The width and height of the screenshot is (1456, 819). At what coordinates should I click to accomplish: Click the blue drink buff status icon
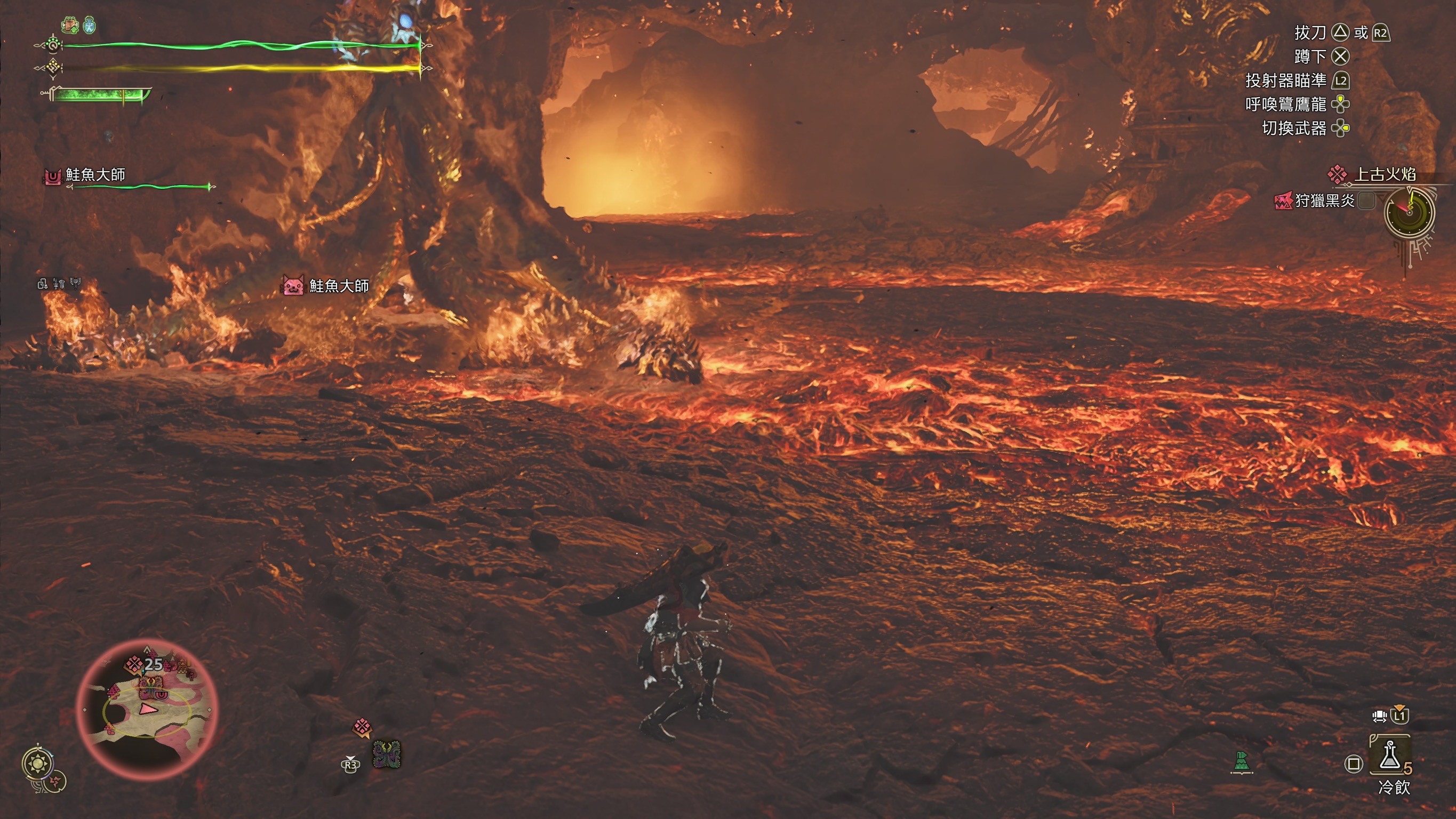90,26
